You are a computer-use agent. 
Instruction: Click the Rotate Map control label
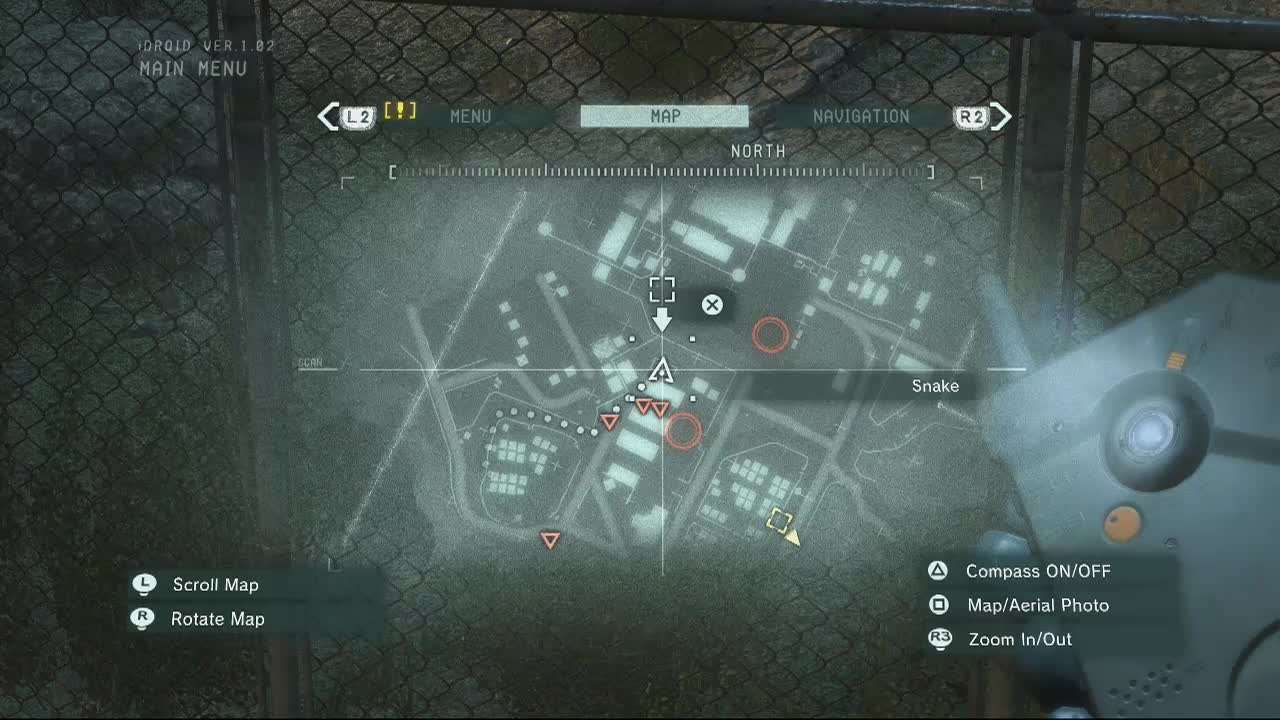[217, 619]
